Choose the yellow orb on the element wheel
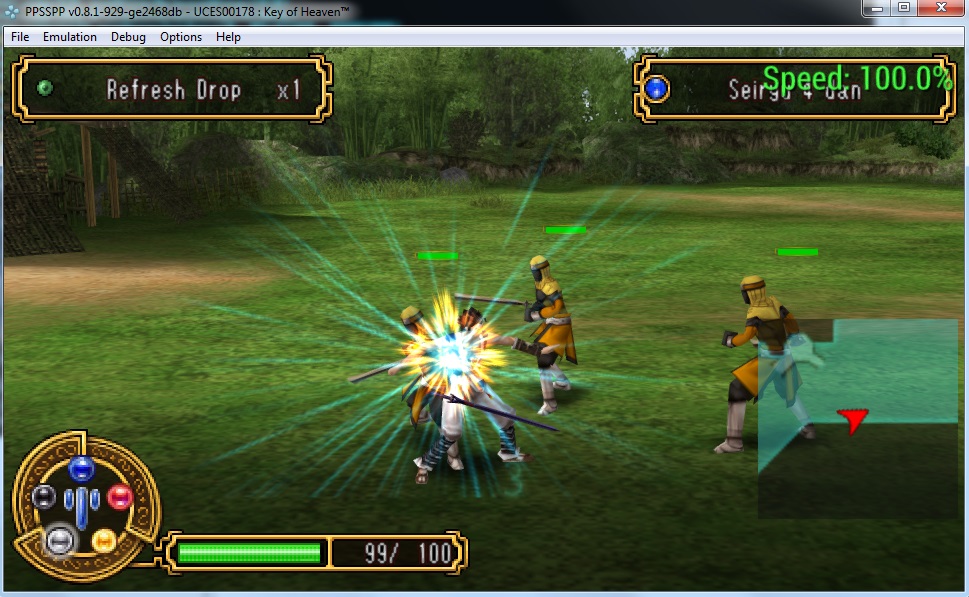 point(104,540)
